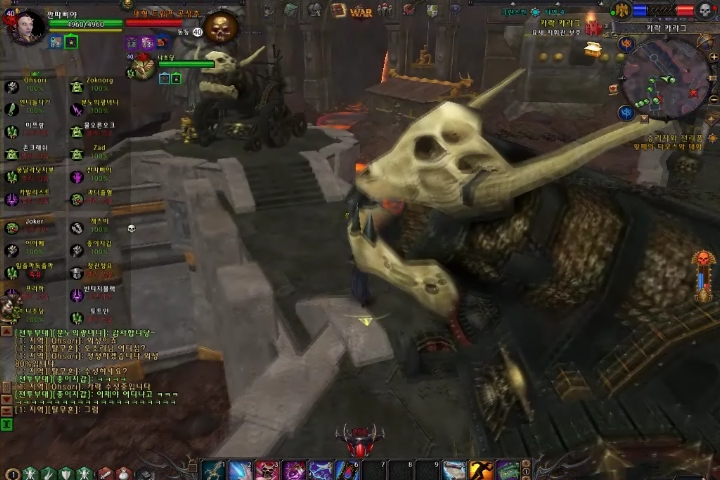Click the gold treasure chest icon
Image resolution: width=720 pixels, height=480 pixels.
pyautogui.click(x=594, y=48)
